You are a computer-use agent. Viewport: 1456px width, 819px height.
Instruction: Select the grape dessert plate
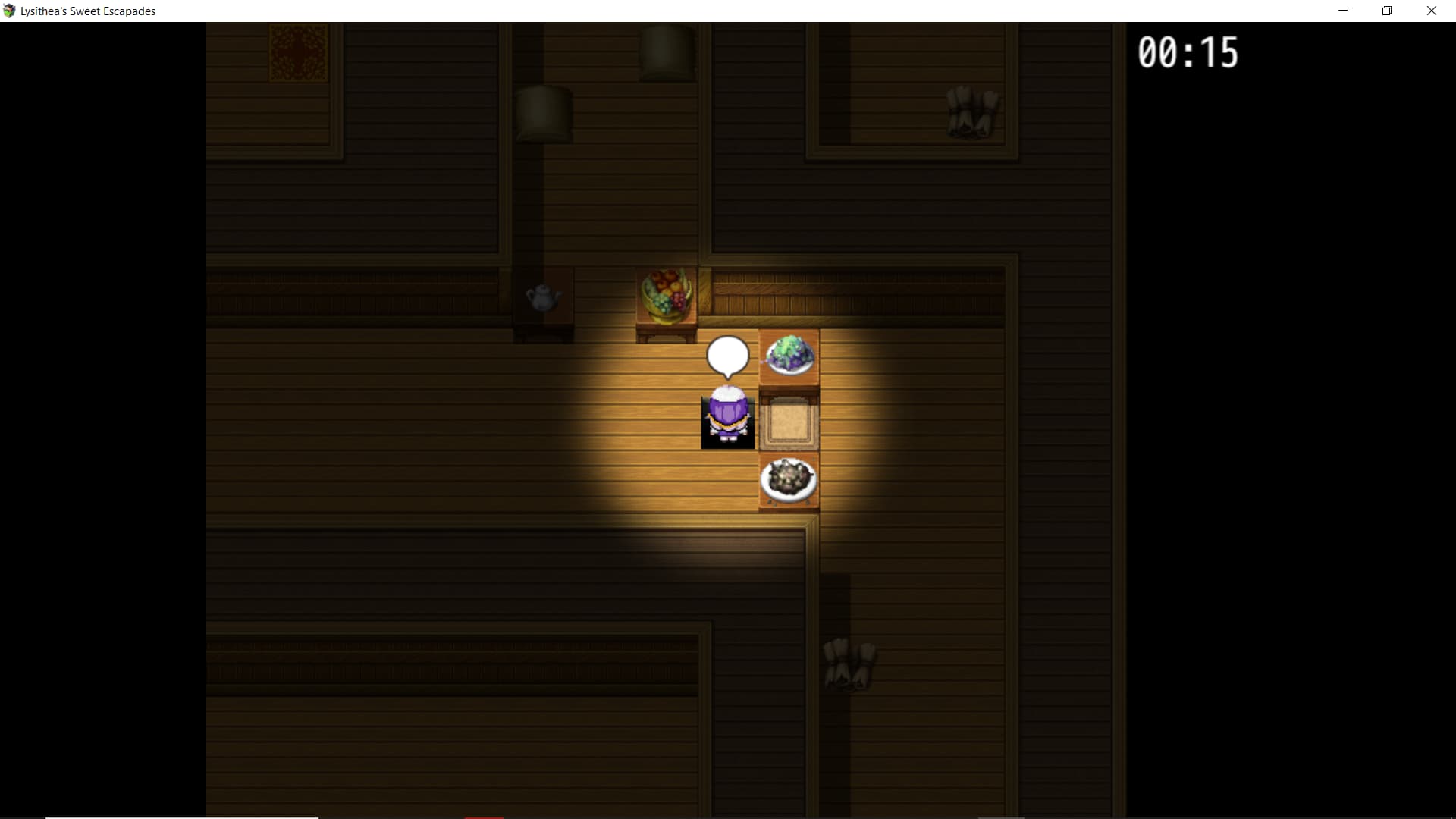[x=789, y=356]
